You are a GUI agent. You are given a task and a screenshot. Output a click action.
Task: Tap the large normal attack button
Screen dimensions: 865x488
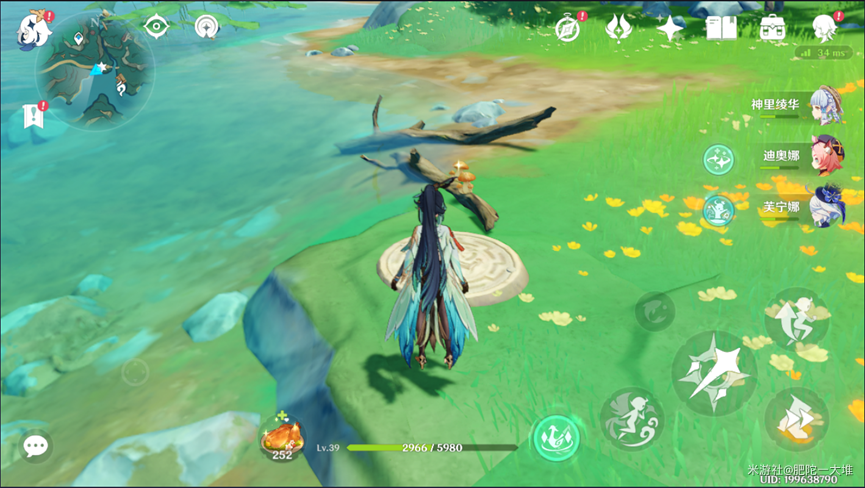pyautogui.click(x=713, y=373)
